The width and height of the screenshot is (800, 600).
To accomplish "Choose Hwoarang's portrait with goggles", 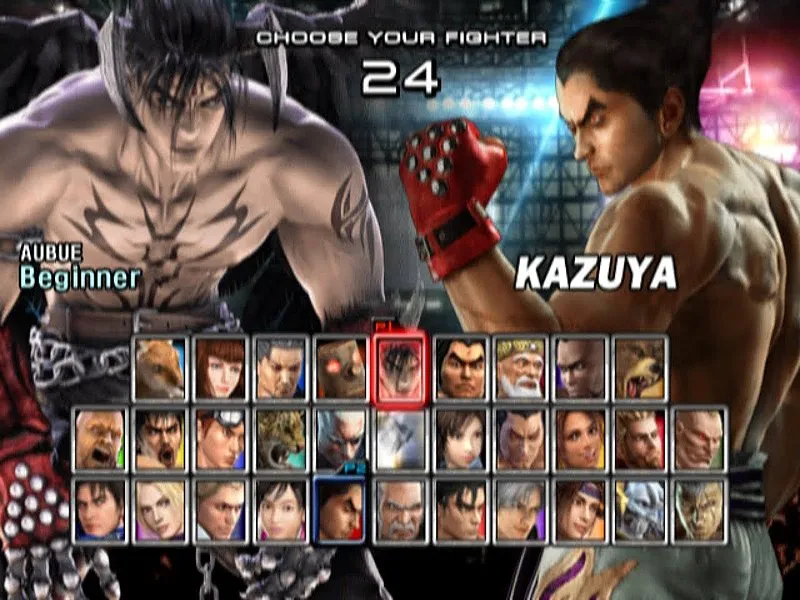I will 221,439.
